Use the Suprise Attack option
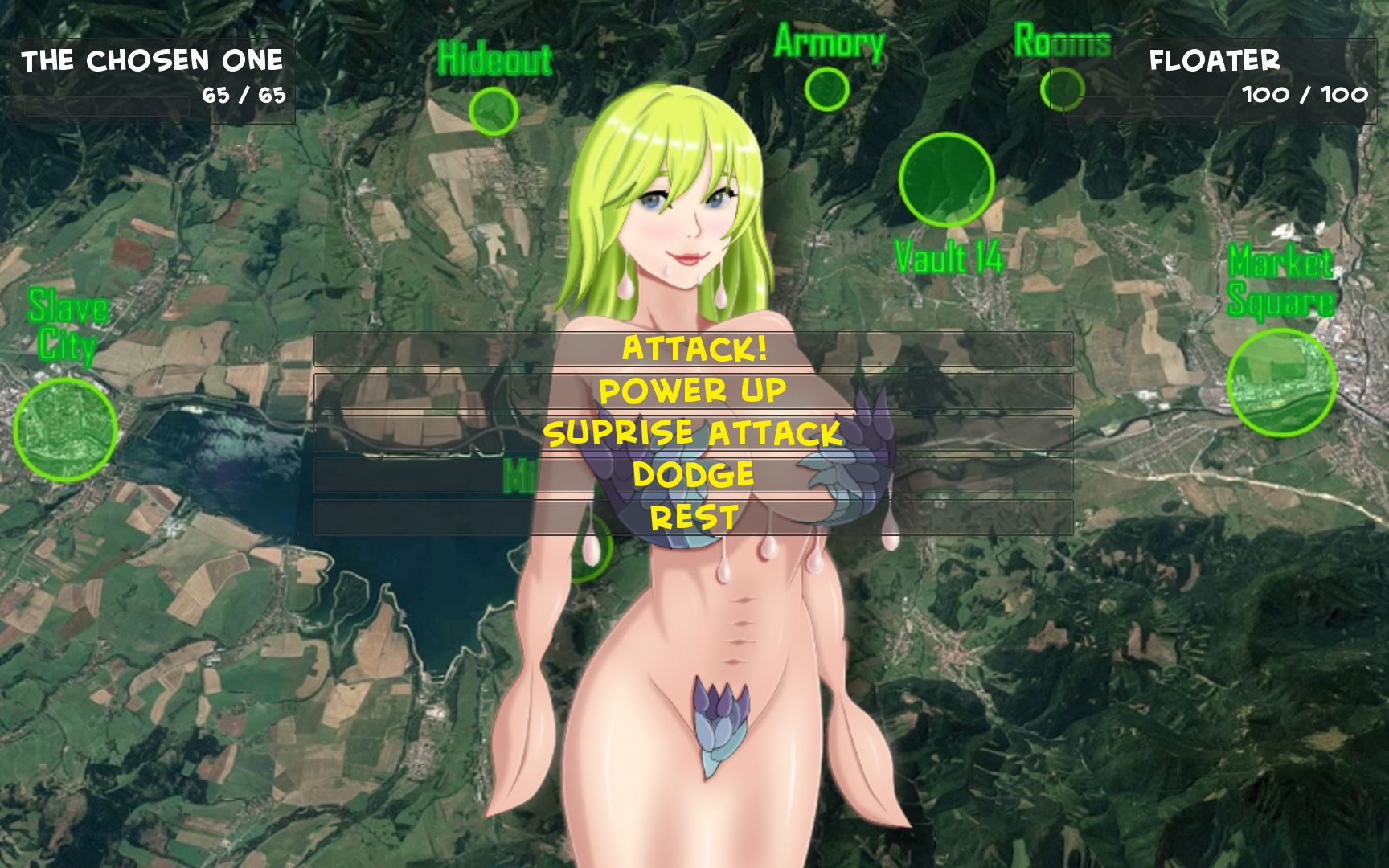 pos(694,435)
